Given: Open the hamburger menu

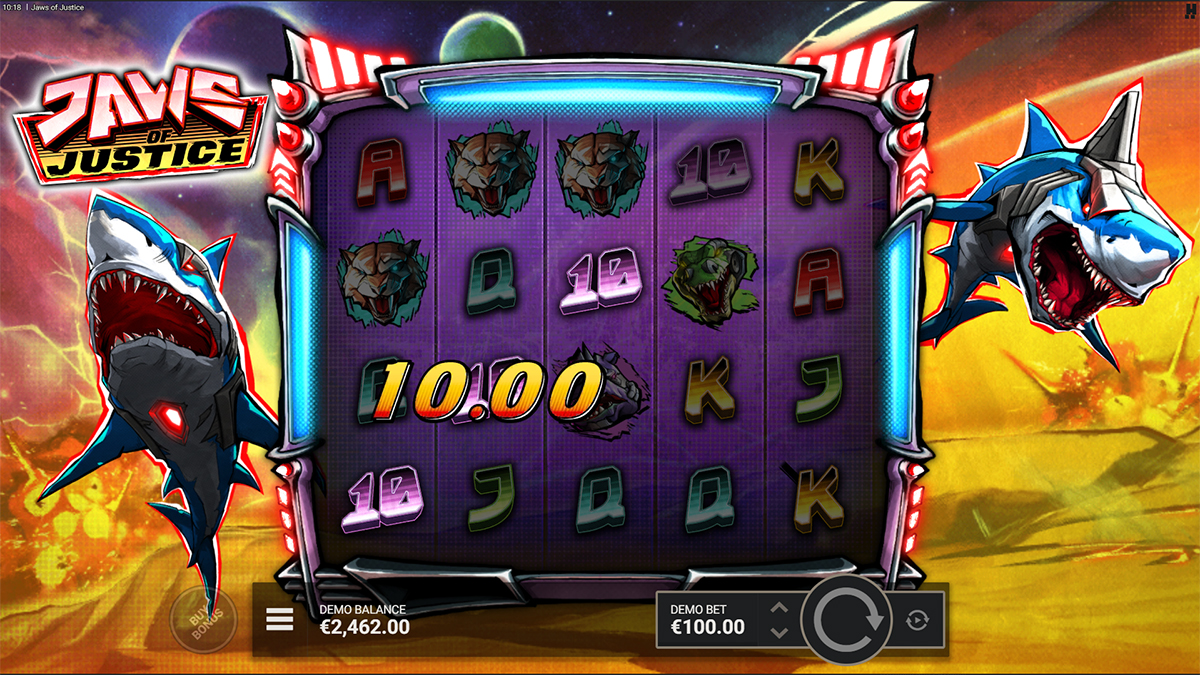Looking at the screenshot, I should tap(280, 620).
